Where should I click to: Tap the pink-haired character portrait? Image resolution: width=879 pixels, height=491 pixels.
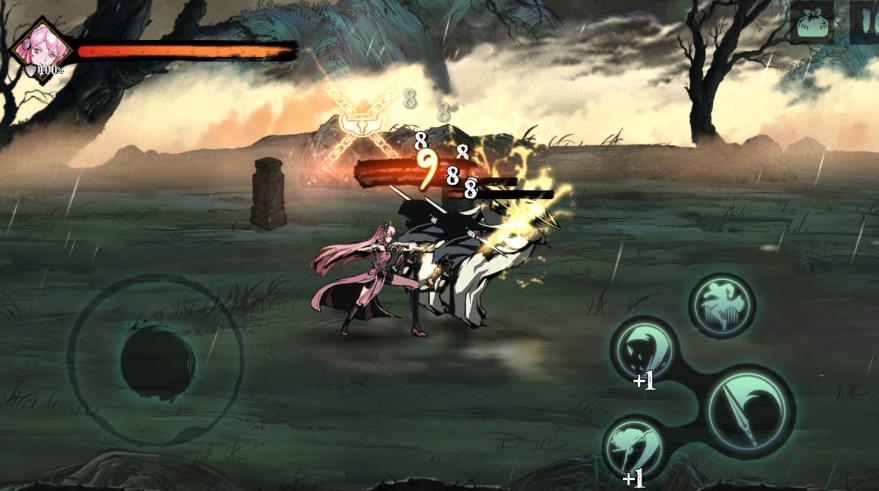44,47
